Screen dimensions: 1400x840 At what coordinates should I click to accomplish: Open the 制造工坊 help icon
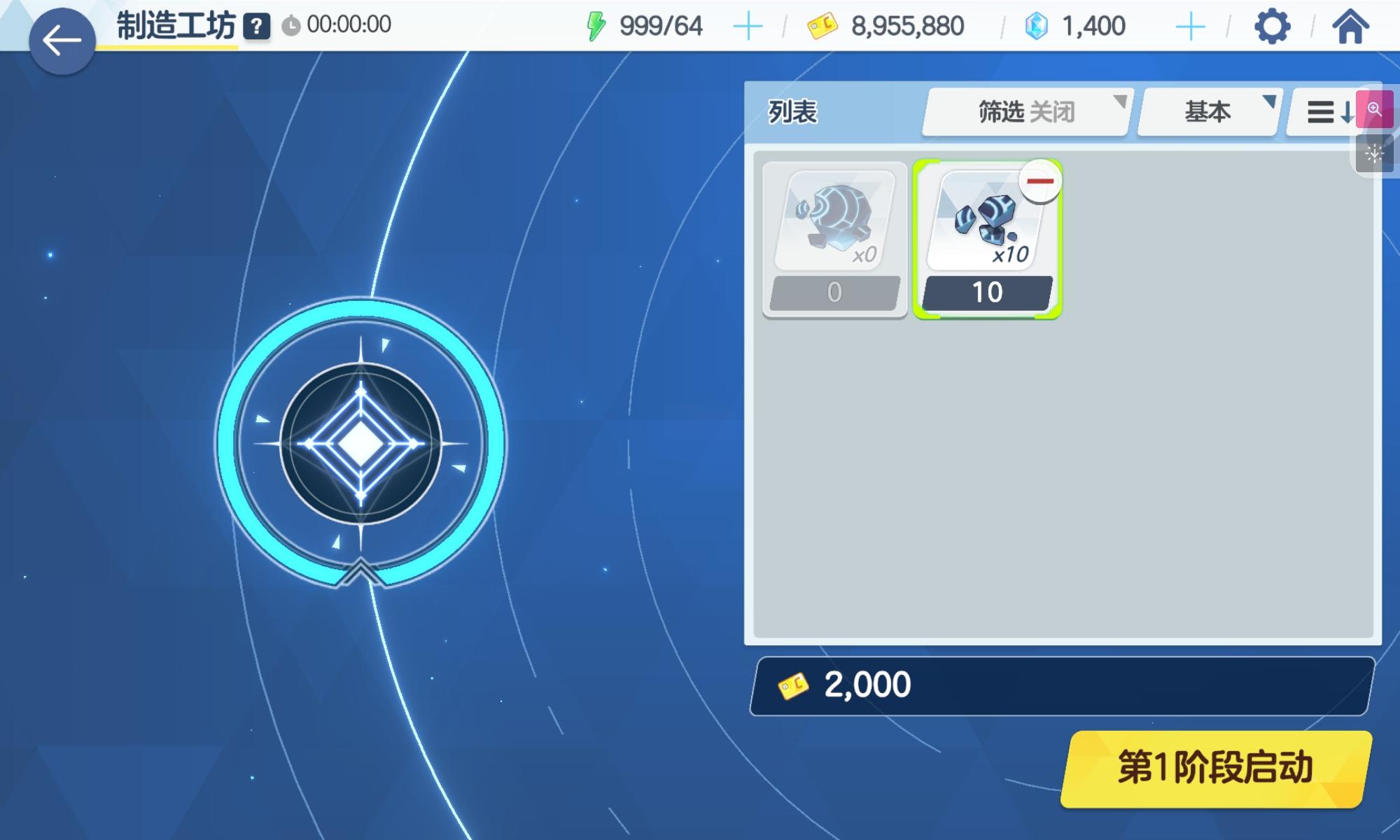tap(256, 27)
